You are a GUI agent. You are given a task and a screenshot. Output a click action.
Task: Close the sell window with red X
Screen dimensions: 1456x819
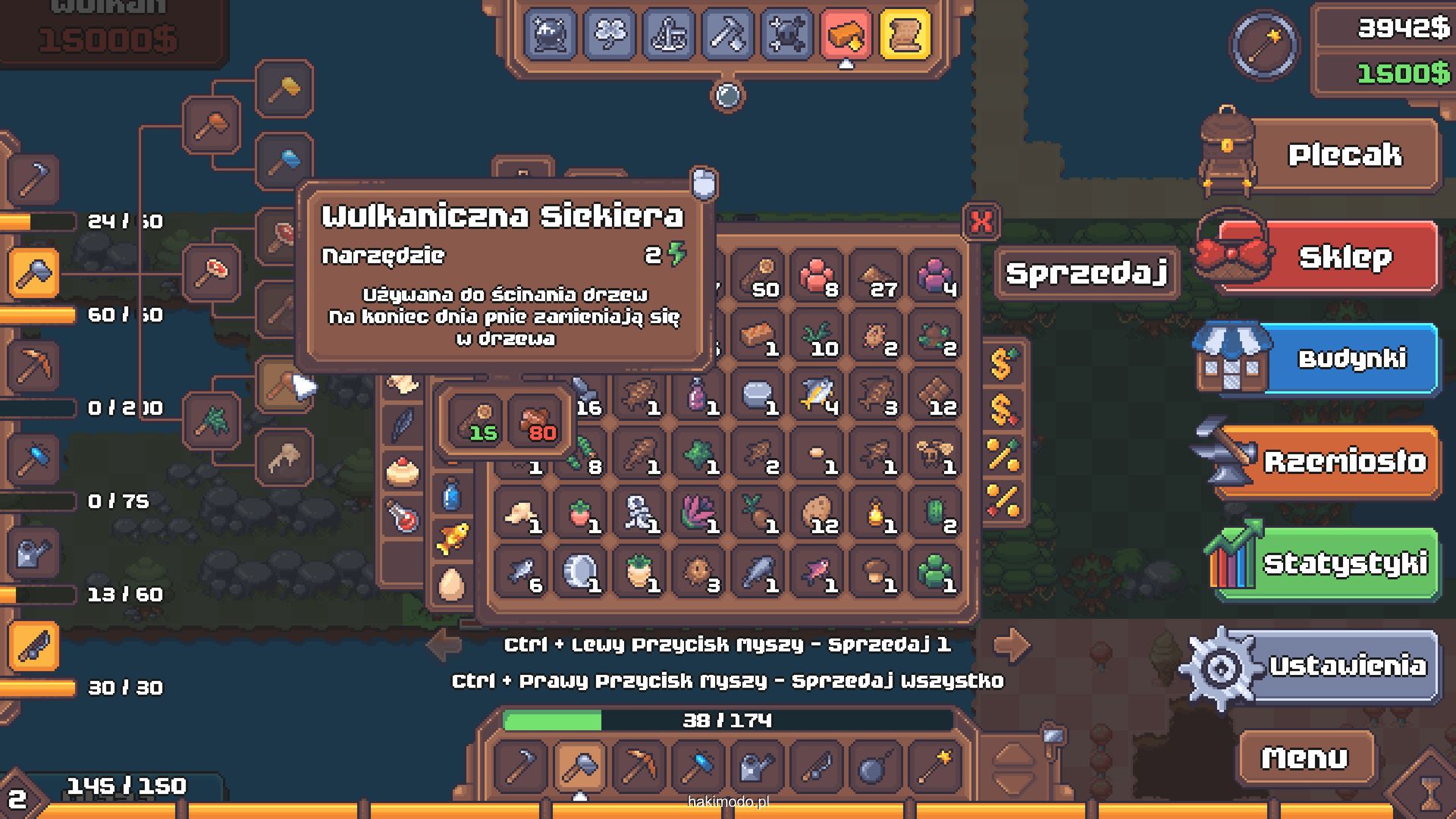coord(981,222)
